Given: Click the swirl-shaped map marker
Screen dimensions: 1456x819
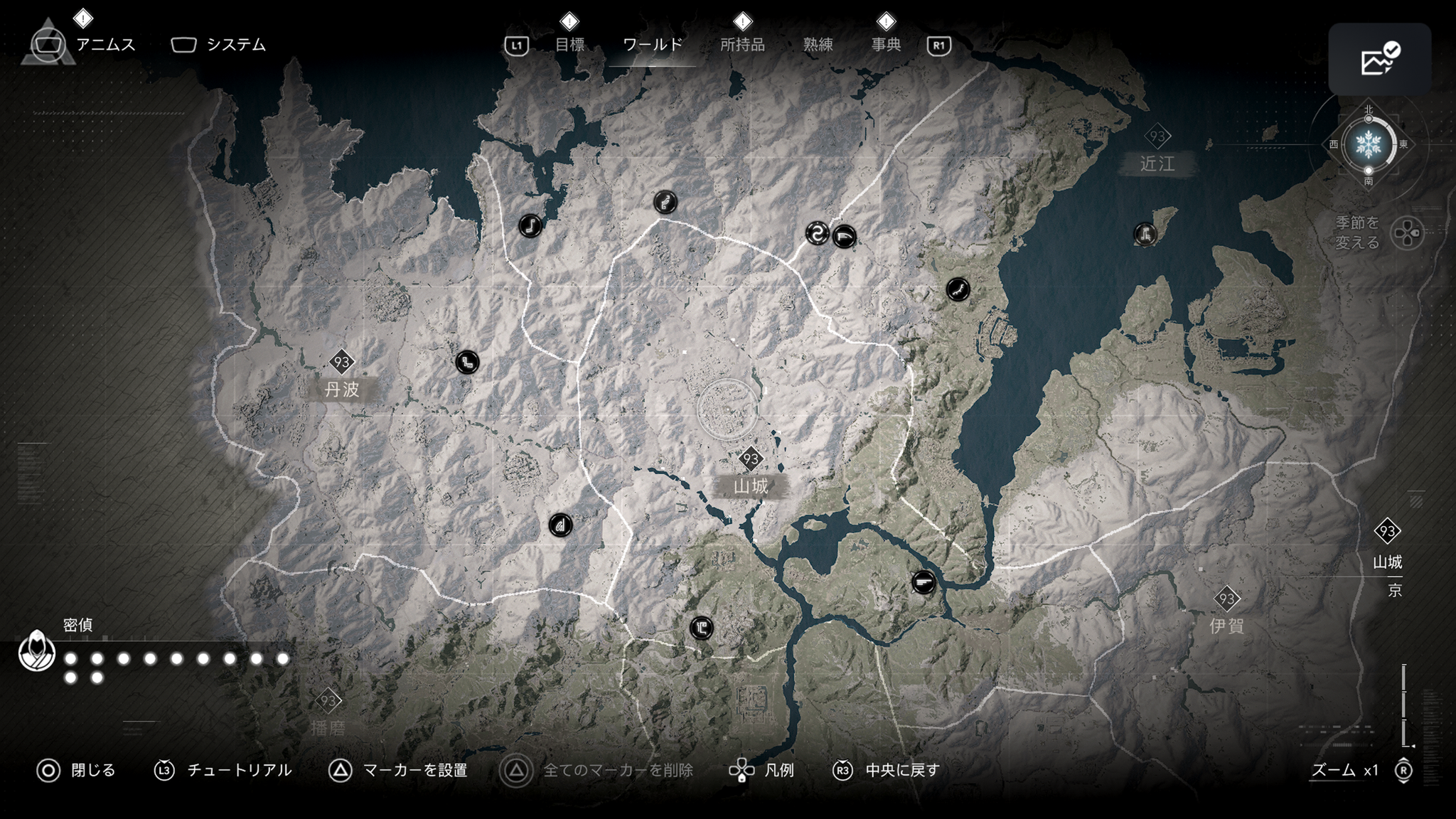Looking at the screenshot, I should click(817, 232).
